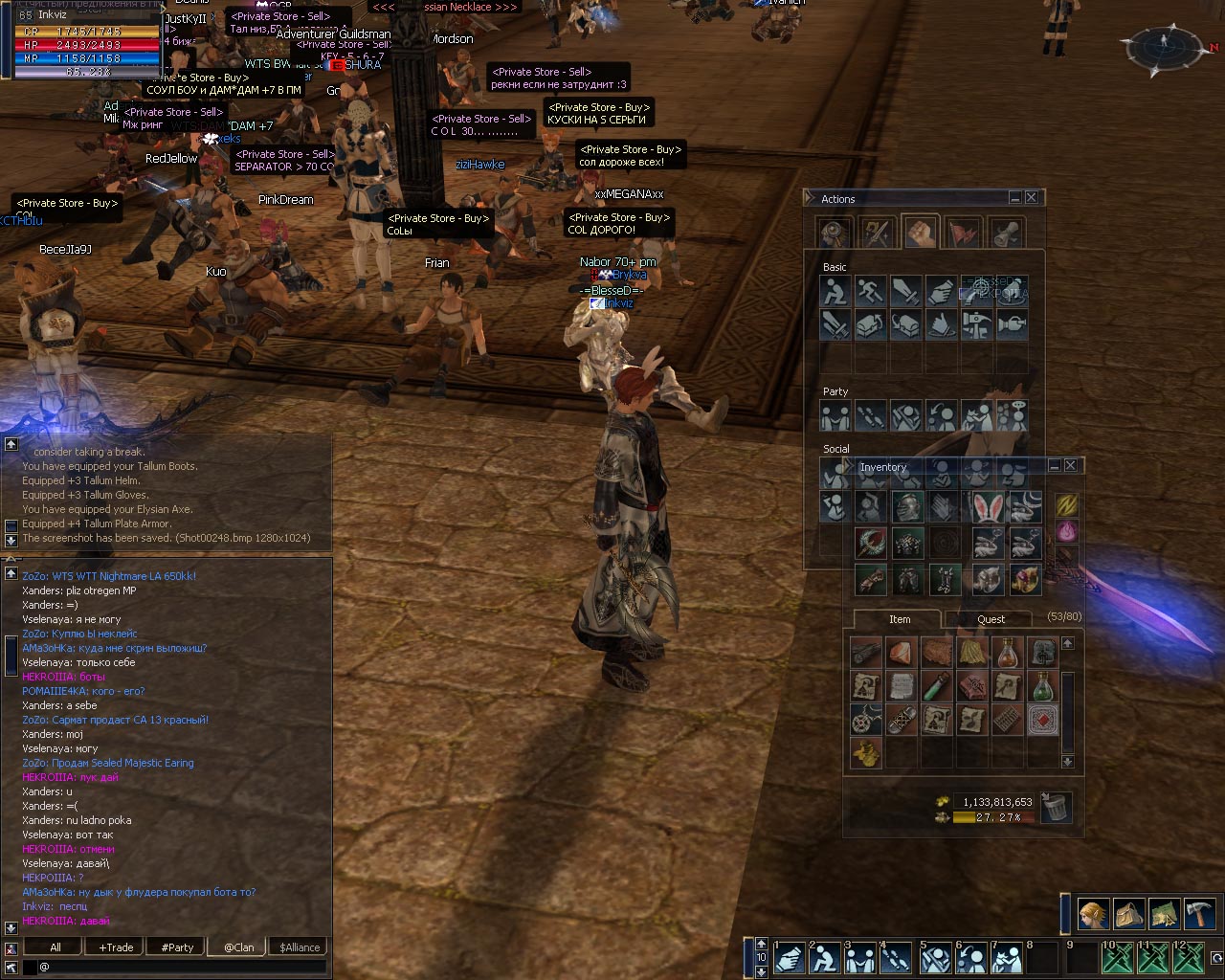
Task: Minimize the Inventory window
Action: point(1054,465)
